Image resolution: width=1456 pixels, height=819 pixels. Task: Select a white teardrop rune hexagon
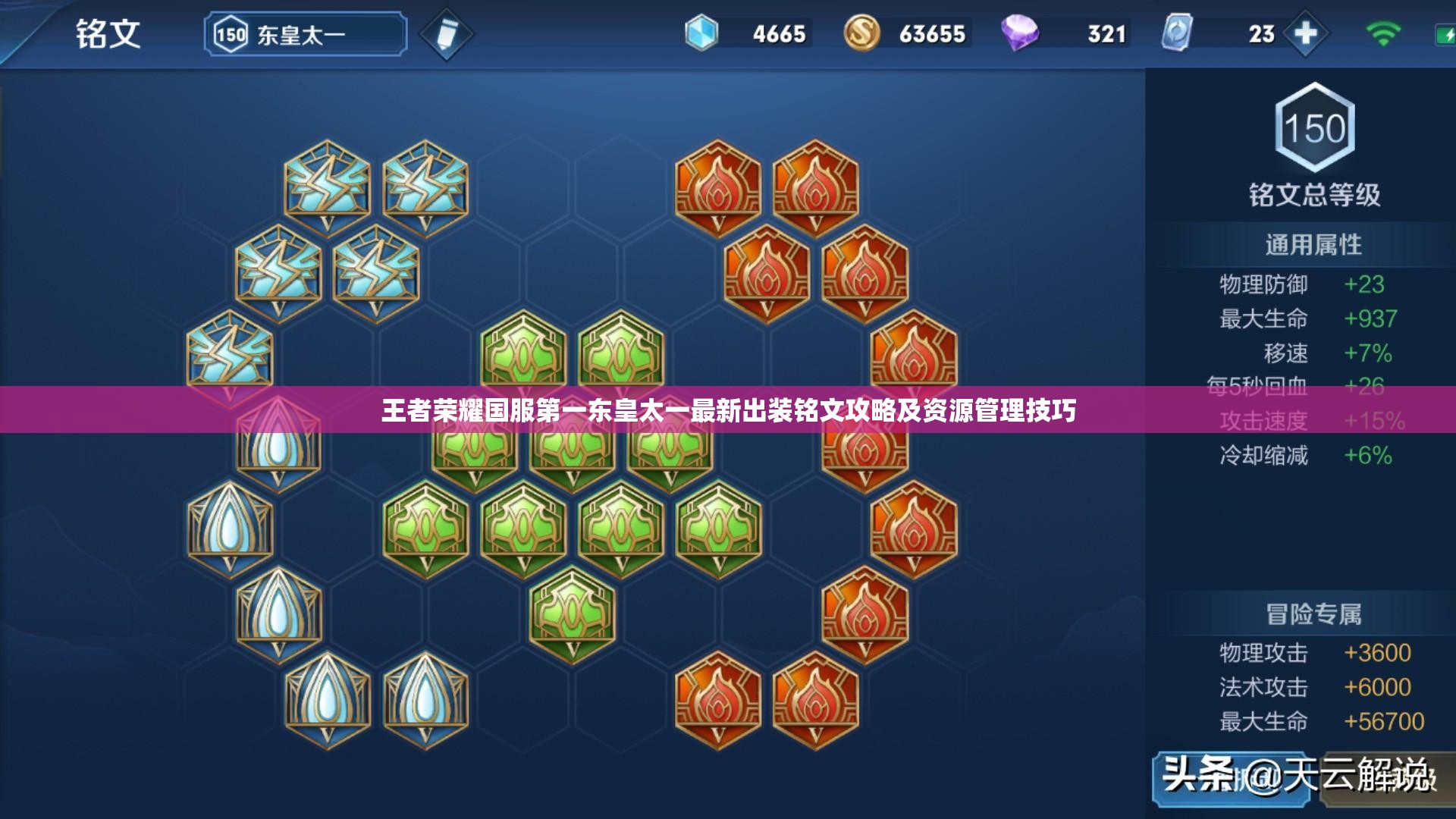[x=231, y=523]
